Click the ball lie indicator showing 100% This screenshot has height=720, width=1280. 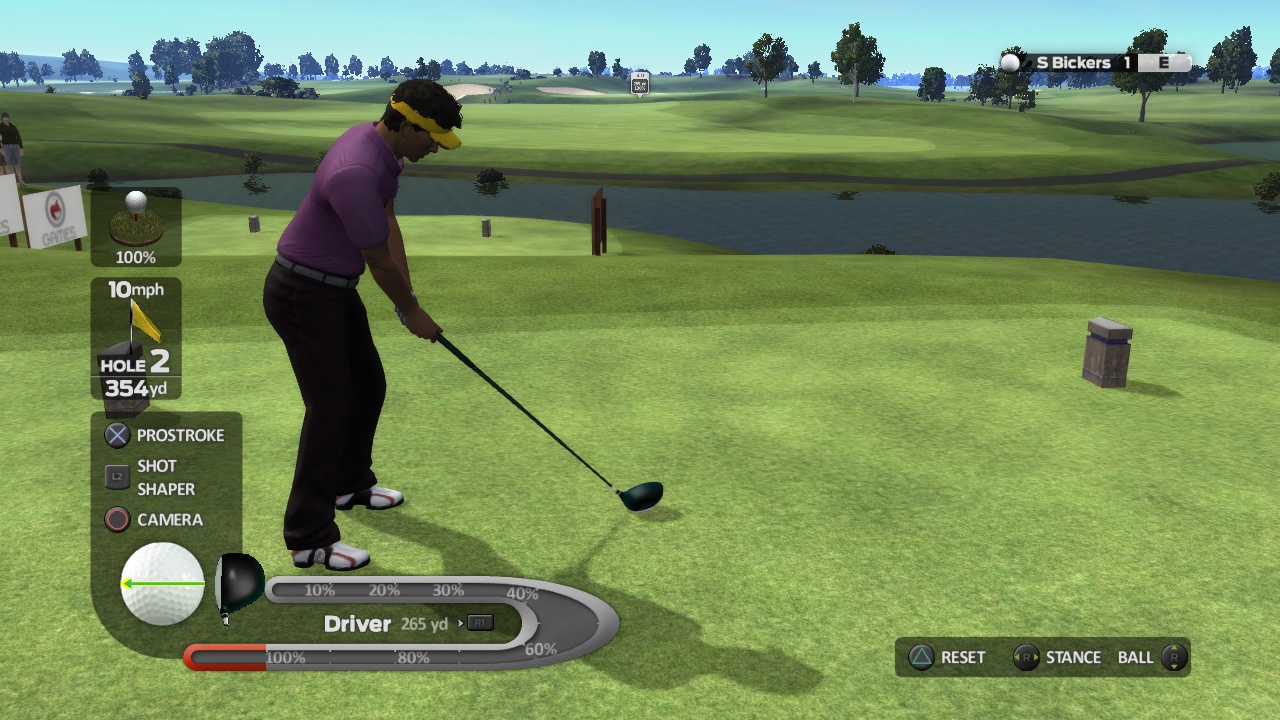pyautogui.click(x=137, y=225)
